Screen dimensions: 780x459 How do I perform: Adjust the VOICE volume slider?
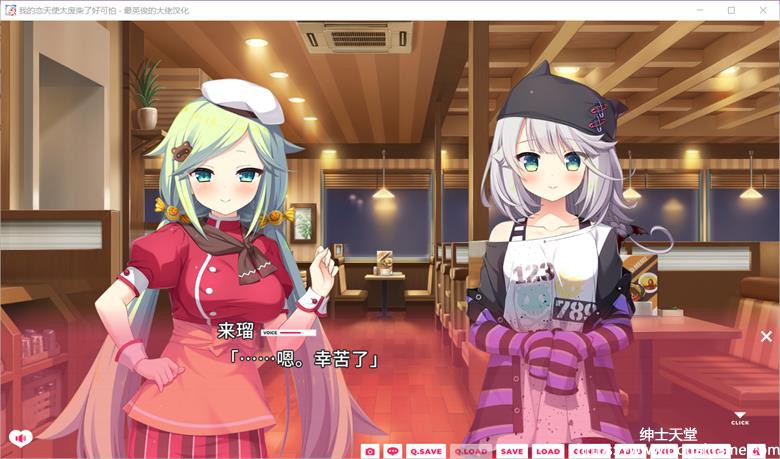[x=297, y=332]
